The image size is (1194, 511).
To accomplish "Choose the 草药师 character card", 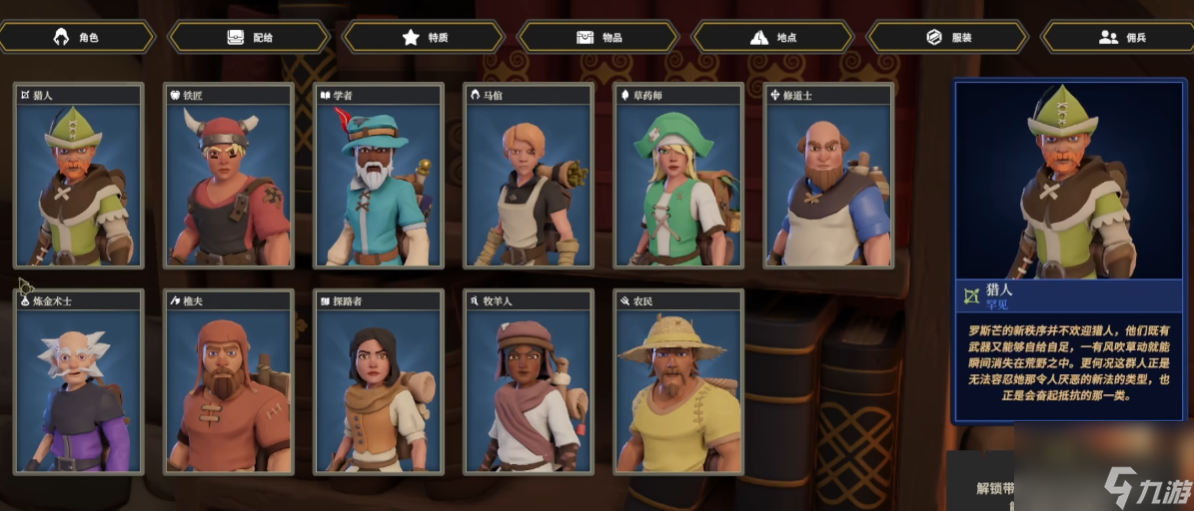I will tap(679, 176).
